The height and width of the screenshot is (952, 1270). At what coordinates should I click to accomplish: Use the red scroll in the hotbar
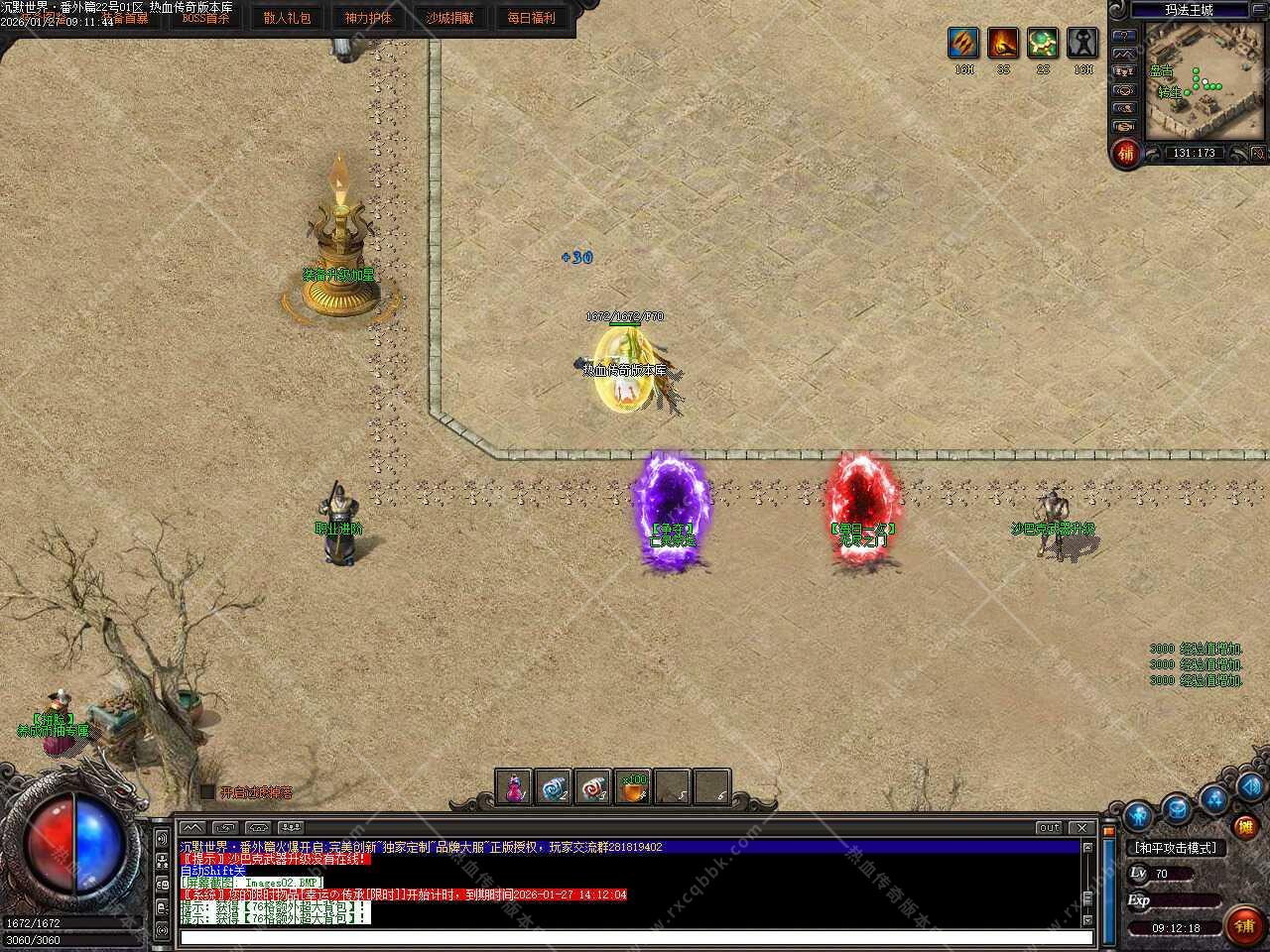[x=593, y=787]
